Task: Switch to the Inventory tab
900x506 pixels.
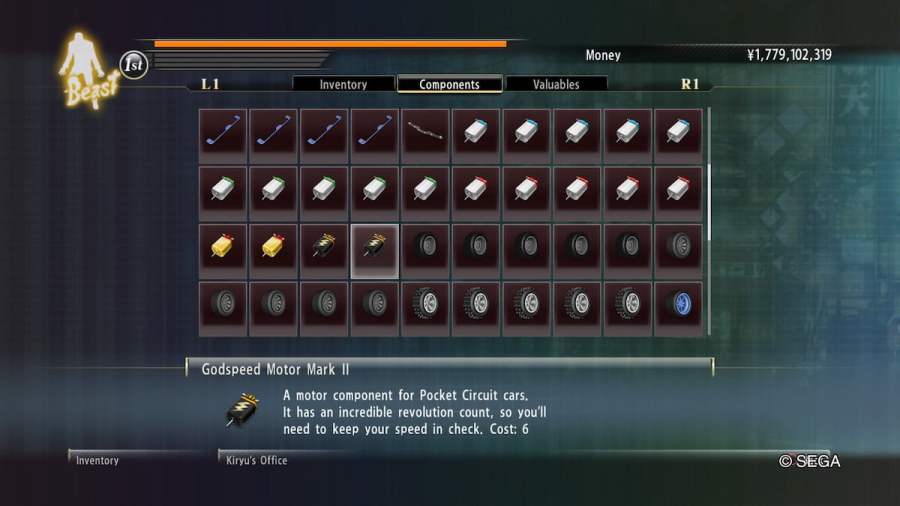Action: (343, 85)
